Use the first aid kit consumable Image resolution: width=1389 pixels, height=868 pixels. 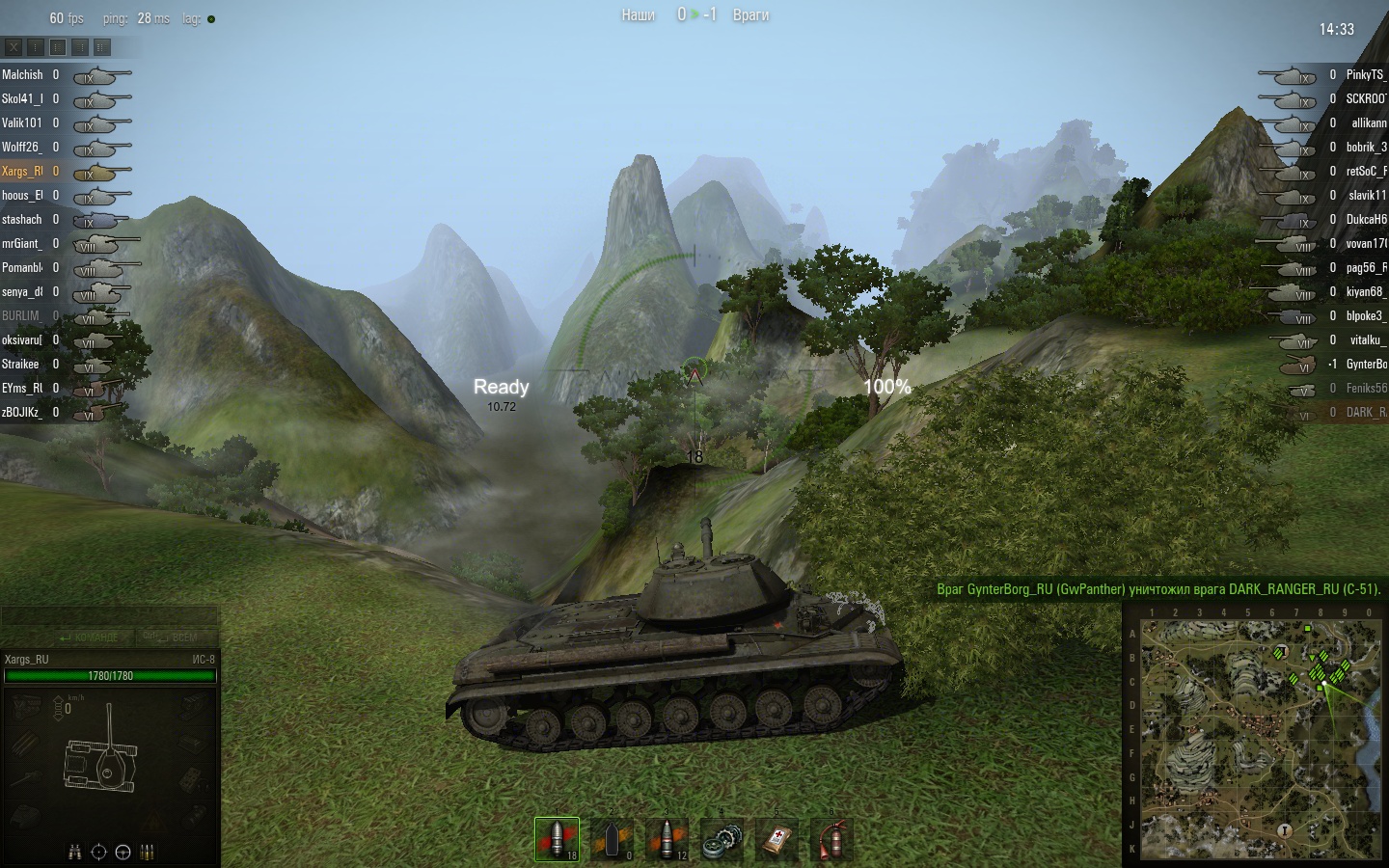pyautogui.click(x=776, y=839)
